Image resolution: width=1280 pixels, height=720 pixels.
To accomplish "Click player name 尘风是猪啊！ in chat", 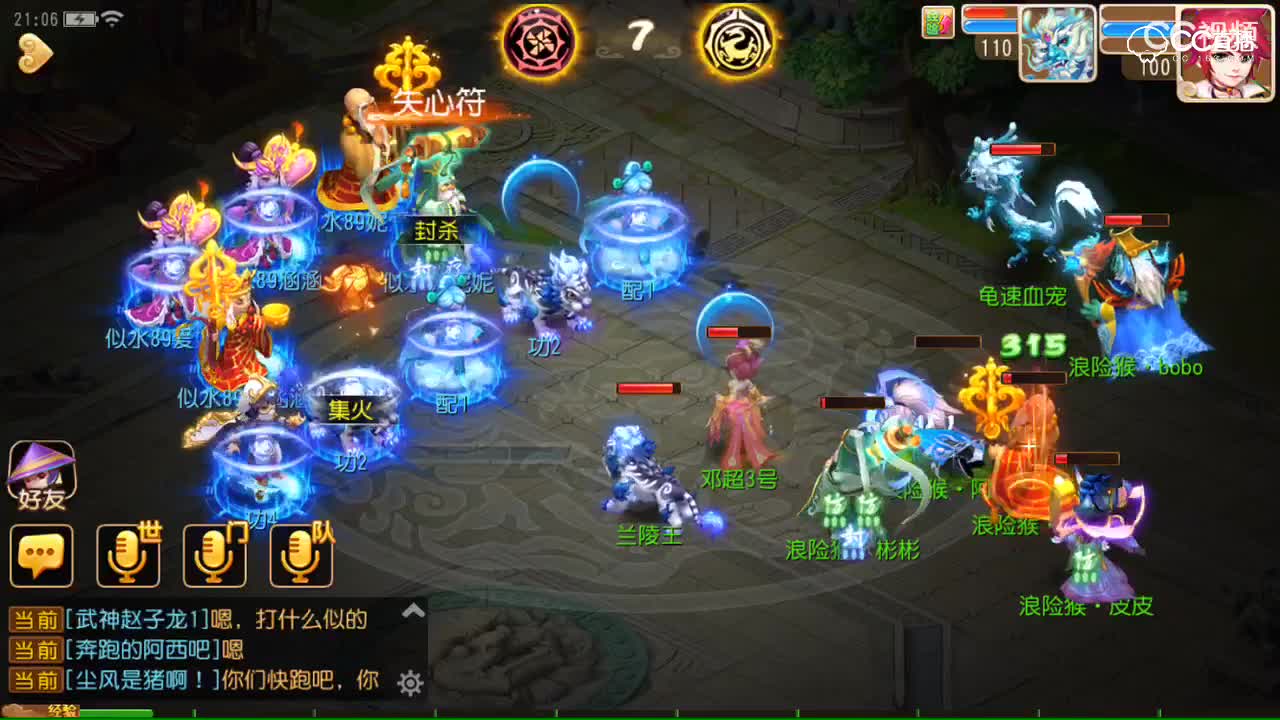I will pyautogui.click(x=137, y=679).
